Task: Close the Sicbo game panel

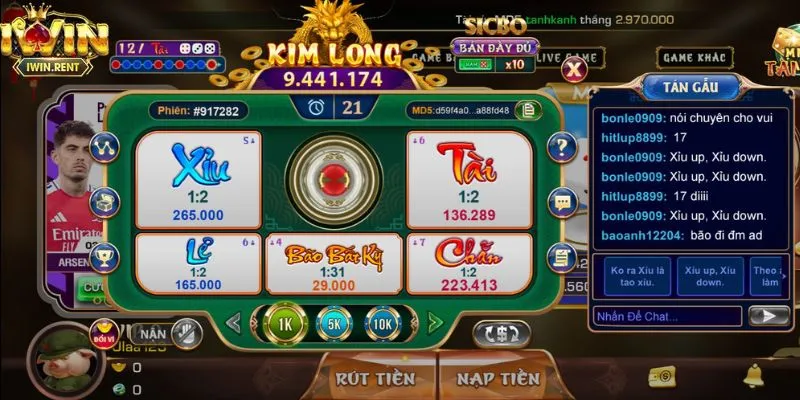Action: pos(574,69)
